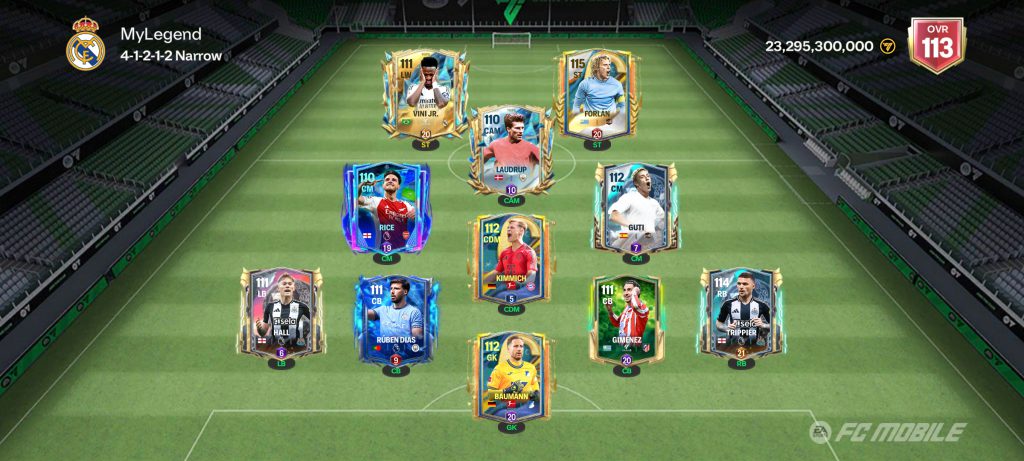Select the Guti midfielder card
The image size is (1024, 461).
pos(635,208)
